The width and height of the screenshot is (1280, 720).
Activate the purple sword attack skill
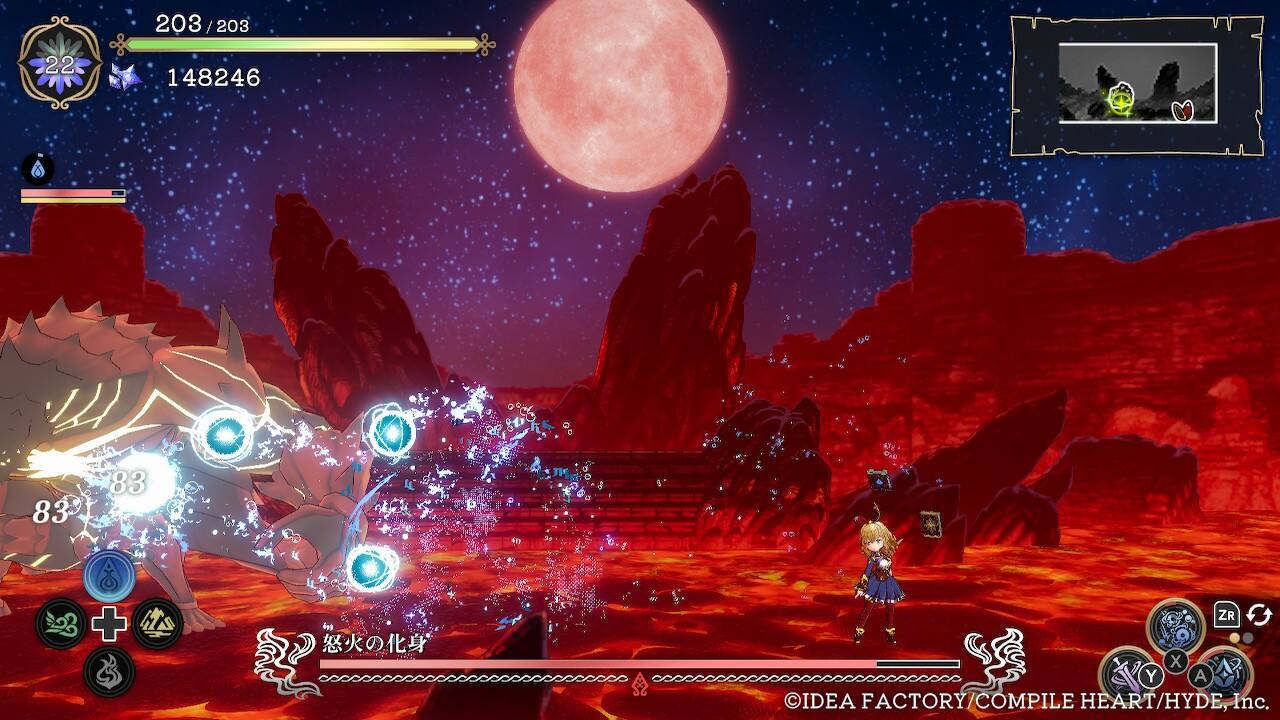coord(1126,674)
